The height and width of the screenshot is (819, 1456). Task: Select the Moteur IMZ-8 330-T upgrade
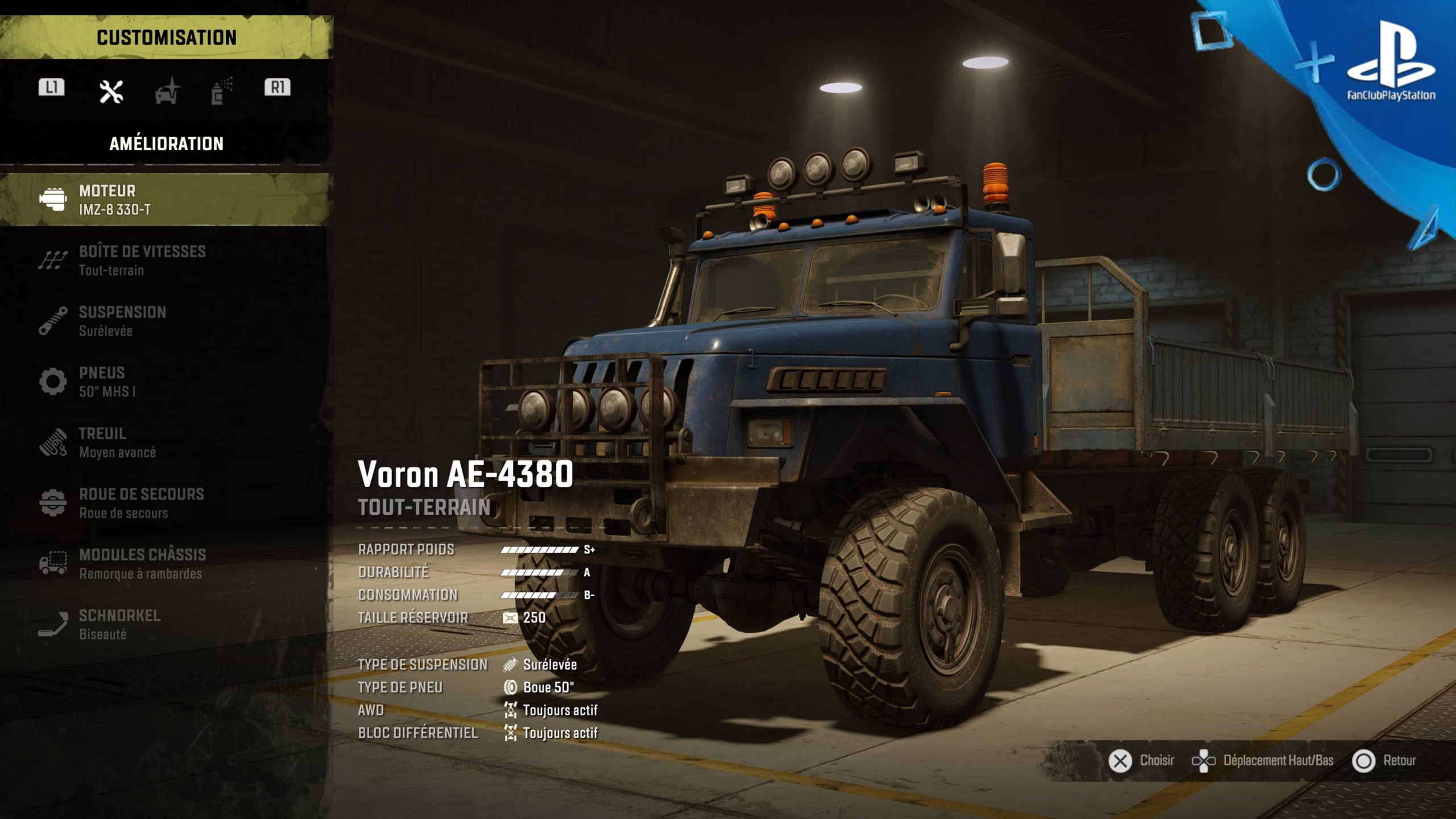pyautogui.click(x=165, y=200)
